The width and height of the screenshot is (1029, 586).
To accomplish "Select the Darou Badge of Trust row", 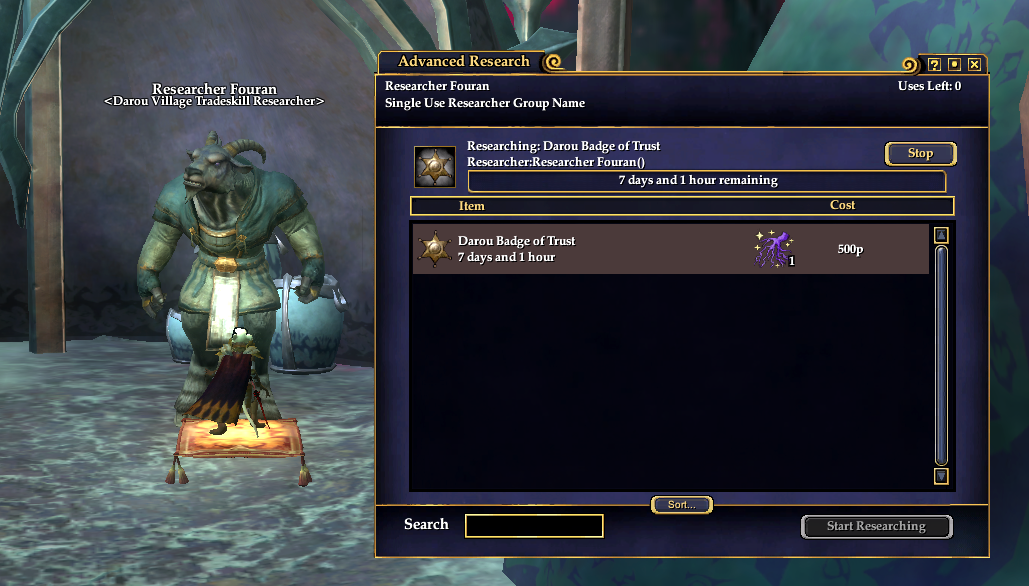I will coord(600,249).
